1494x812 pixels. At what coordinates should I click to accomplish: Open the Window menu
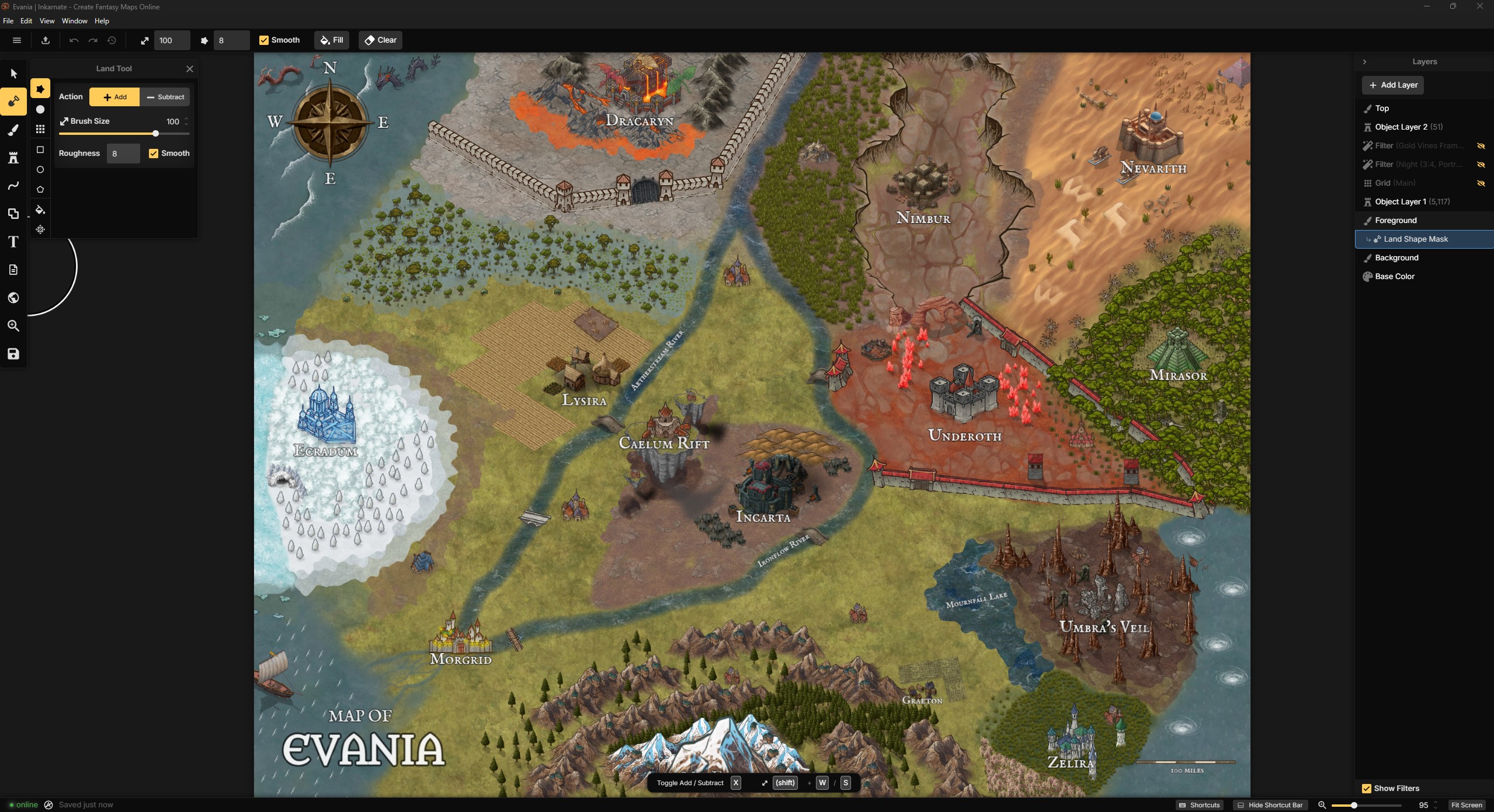[74, 21]
